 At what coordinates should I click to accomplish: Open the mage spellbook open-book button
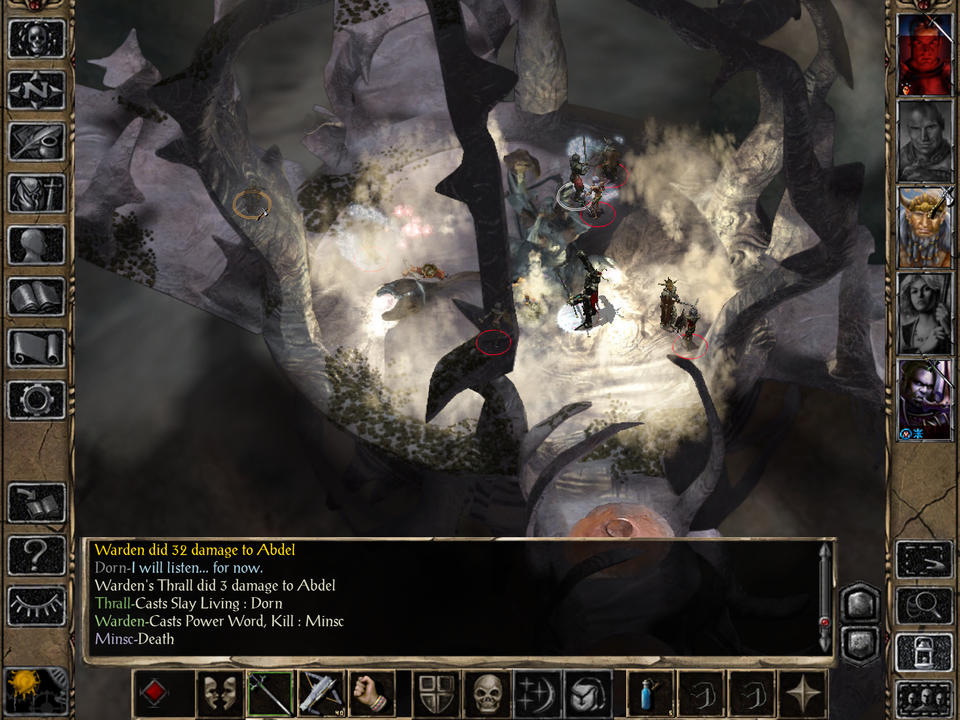click(x=37, y=297)
